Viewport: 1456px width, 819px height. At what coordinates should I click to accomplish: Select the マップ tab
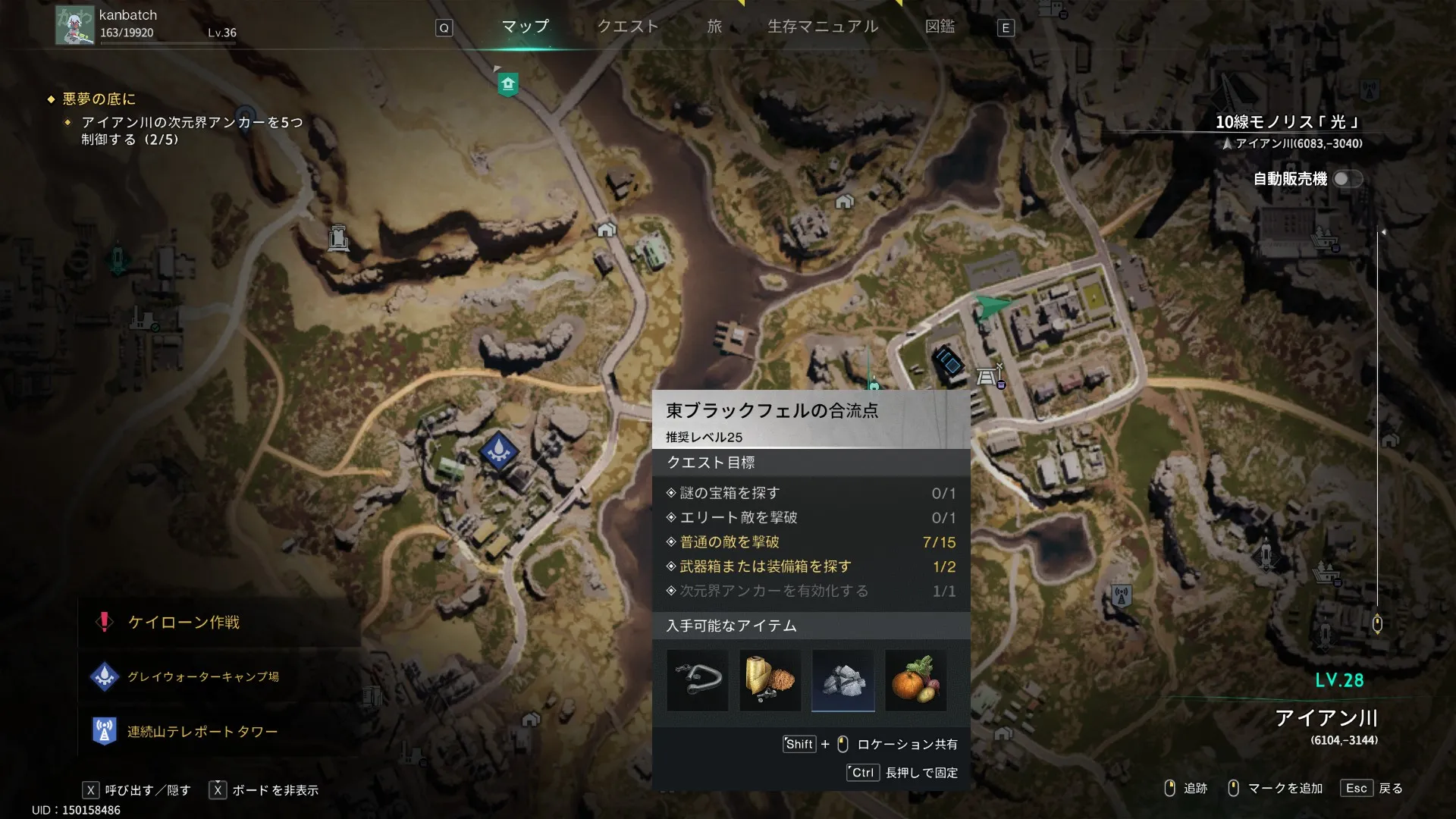[x=525, y=27]
